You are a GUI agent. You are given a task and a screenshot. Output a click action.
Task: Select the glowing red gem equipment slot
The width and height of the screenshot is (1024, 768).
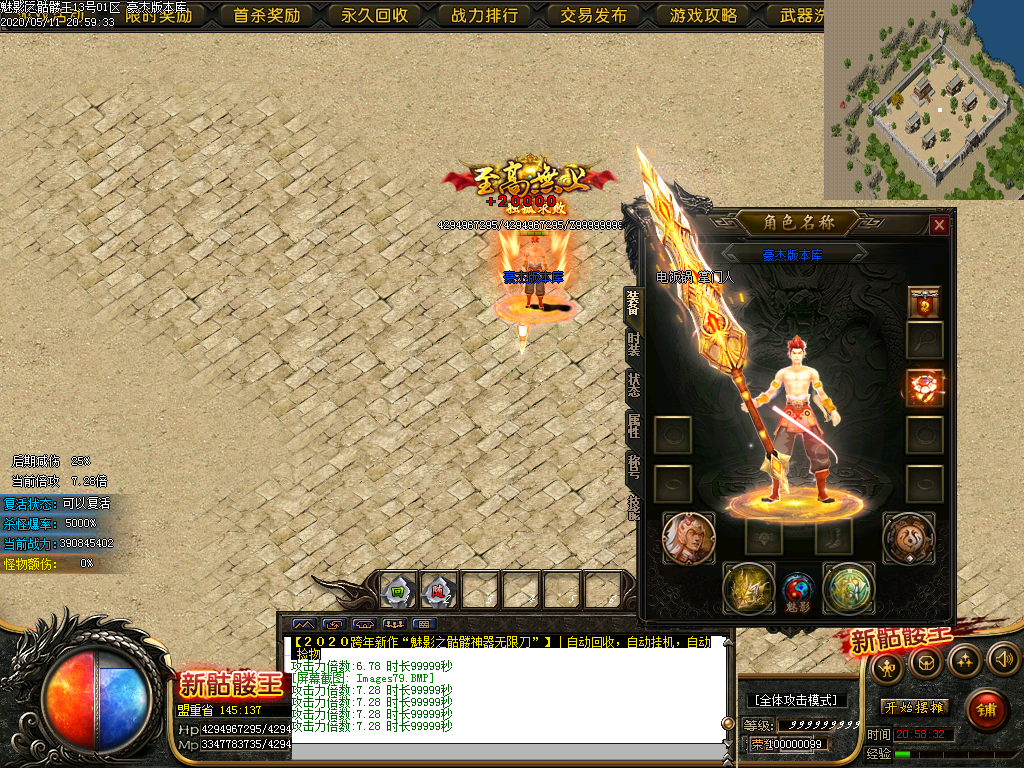click(x=925, y=387)
